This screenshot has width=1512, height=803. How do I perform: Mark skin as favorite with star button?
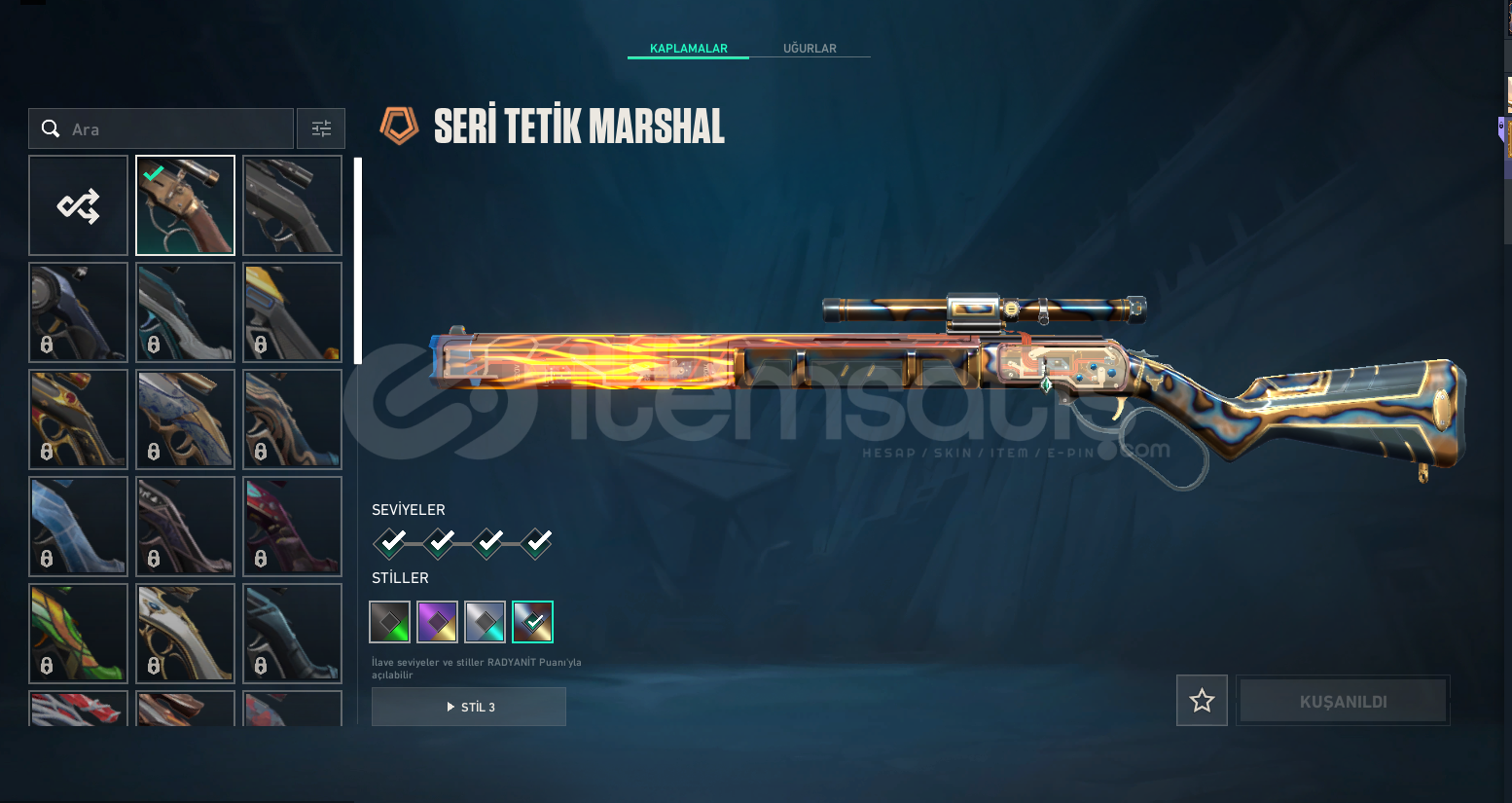(x=1202, y=700)
